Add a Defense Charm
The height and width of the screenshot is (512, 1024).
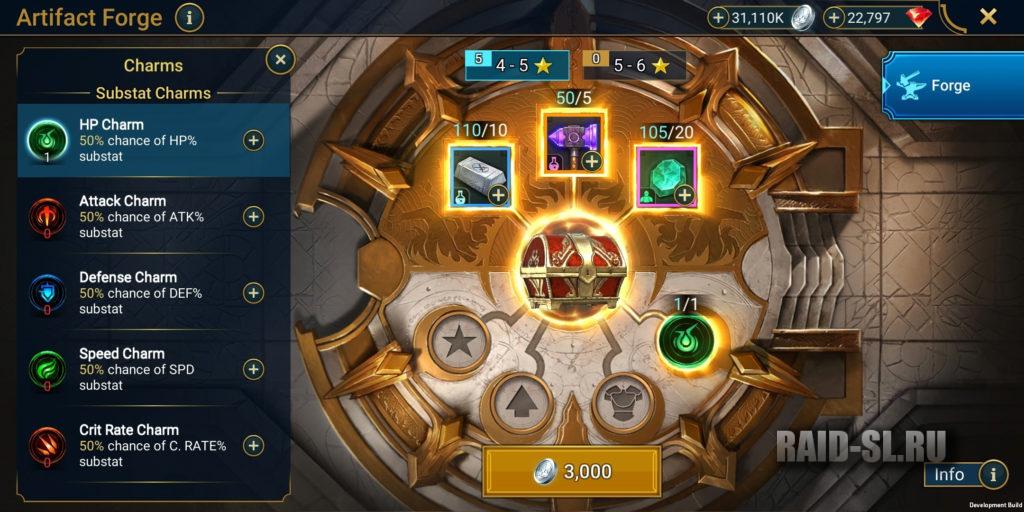pyautogui.click(x=254, y=292)
